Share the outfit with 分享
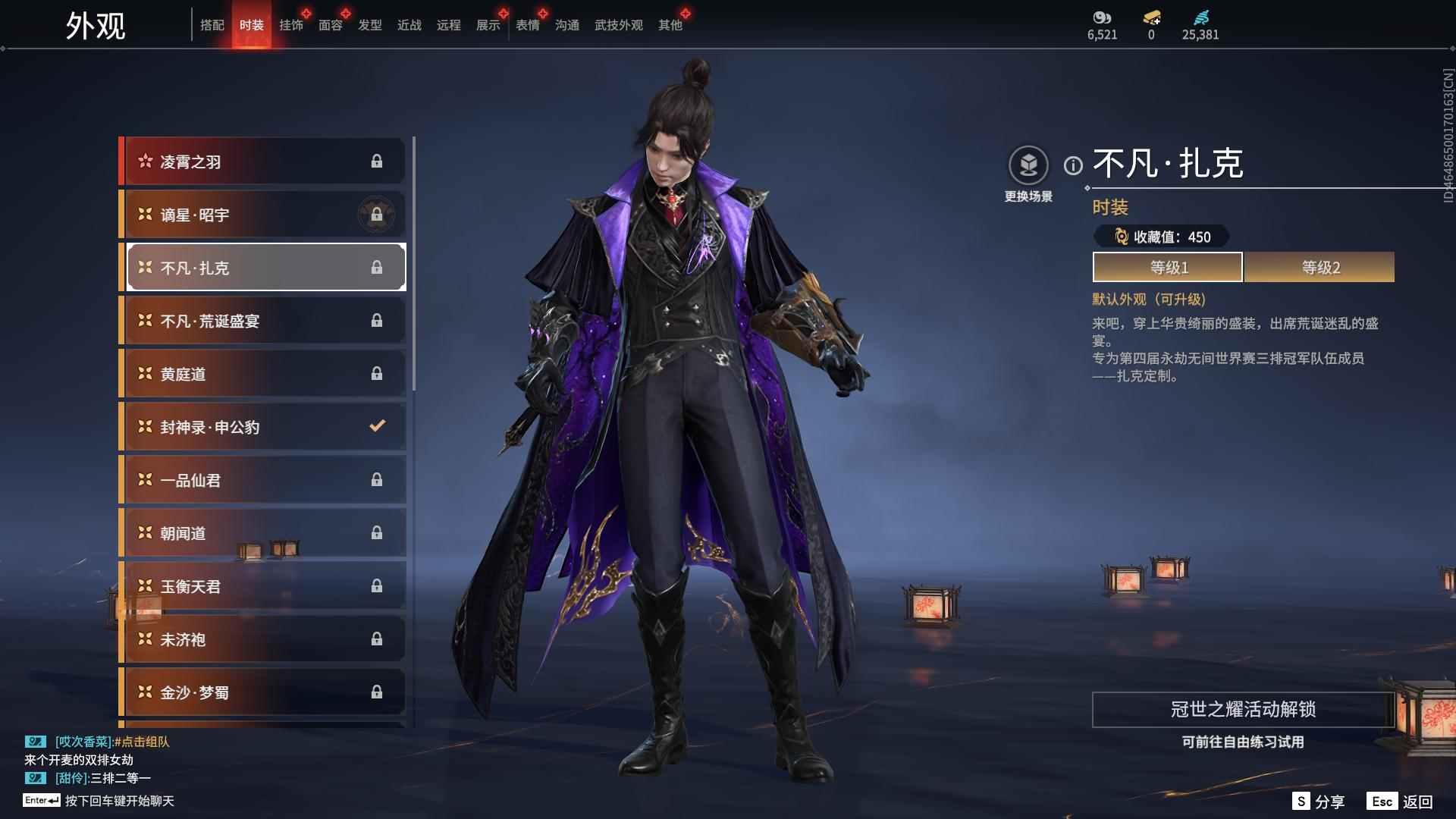Screen dimensions: 1456x819 [x=1319, y=802]
